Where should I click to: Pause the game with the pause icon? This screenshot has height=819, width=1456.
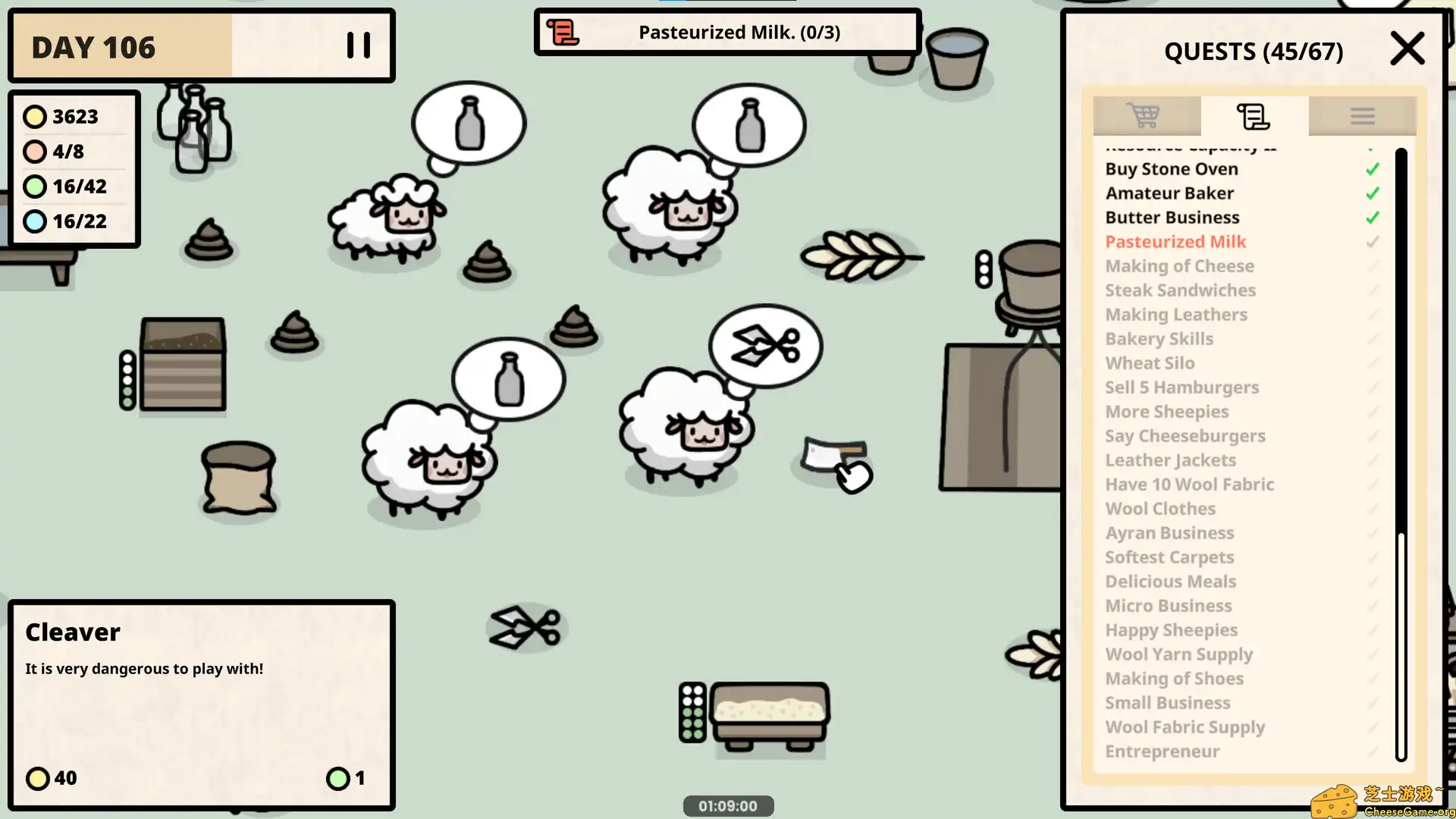357,45
